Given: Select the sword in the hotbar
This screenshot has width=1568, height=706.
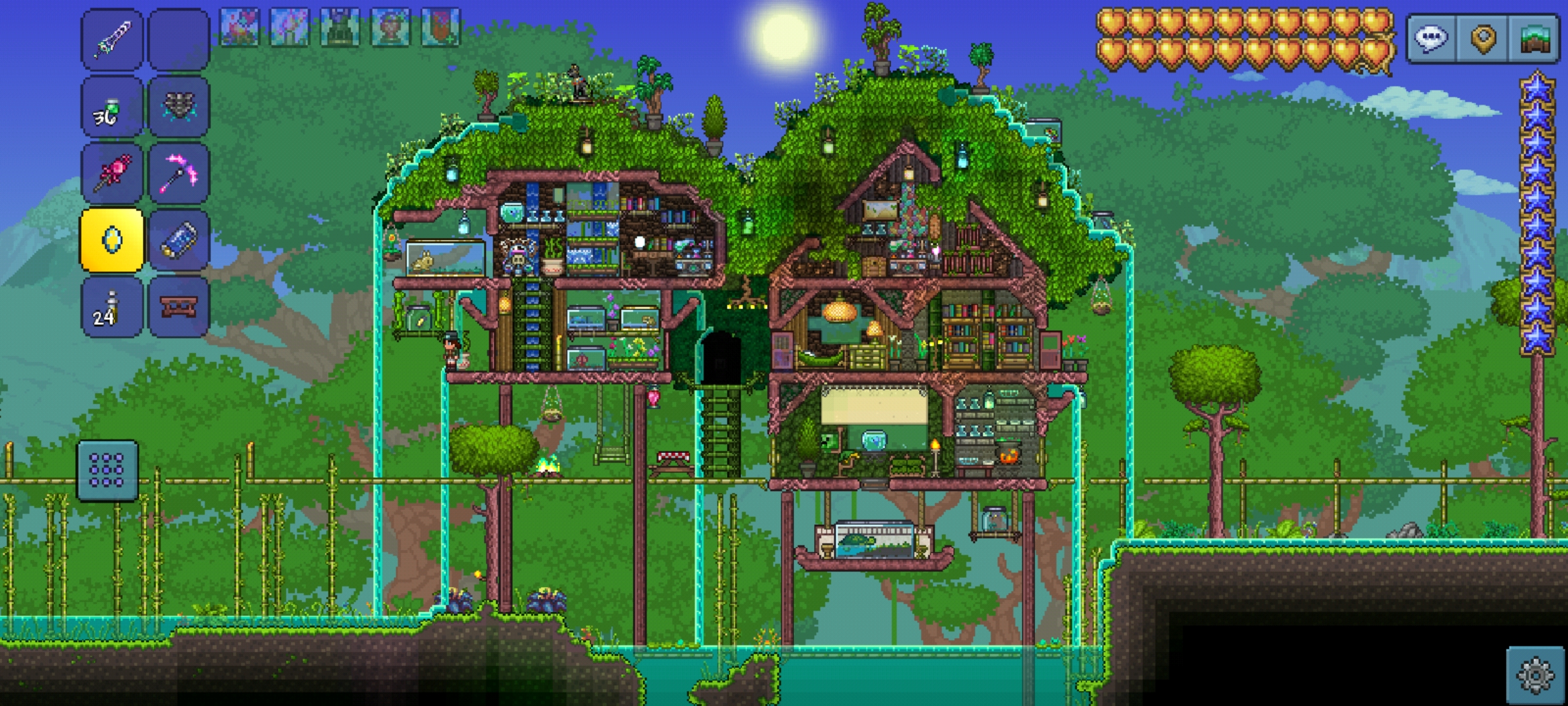Looking at the screenshot, I should pyautogui.click(x=112, y=39).
